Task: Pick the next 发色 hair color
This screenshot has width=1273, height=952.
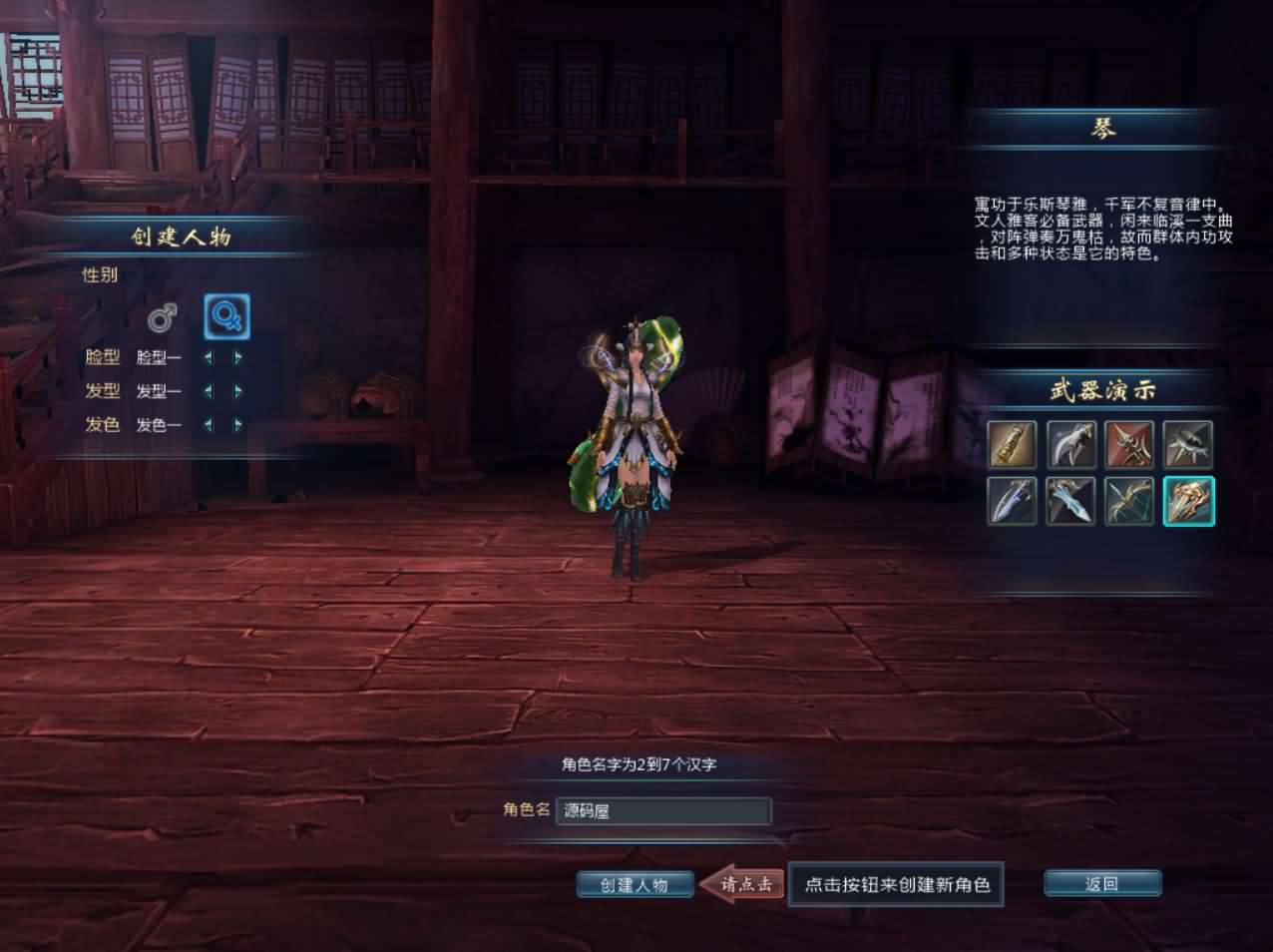Action: (x=238, y=424)
